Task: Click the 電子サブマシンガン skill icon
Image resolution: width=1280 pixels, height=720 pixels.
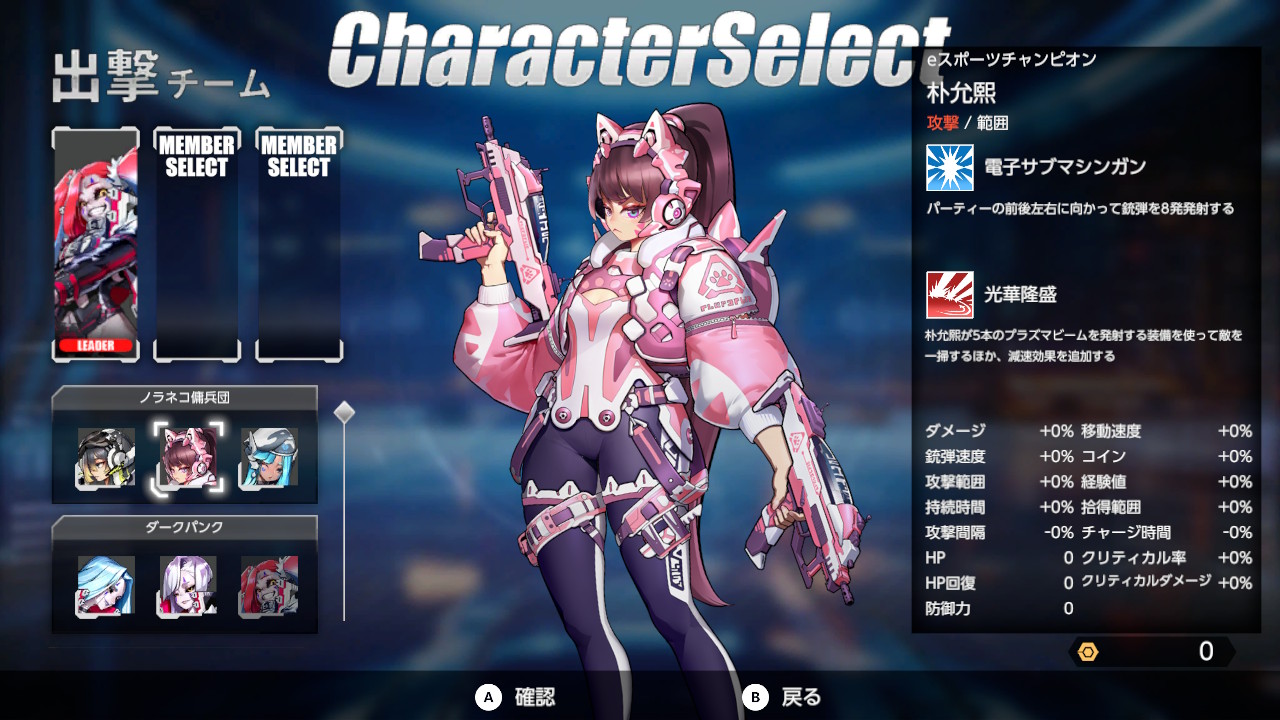Action: coord(949,167)
